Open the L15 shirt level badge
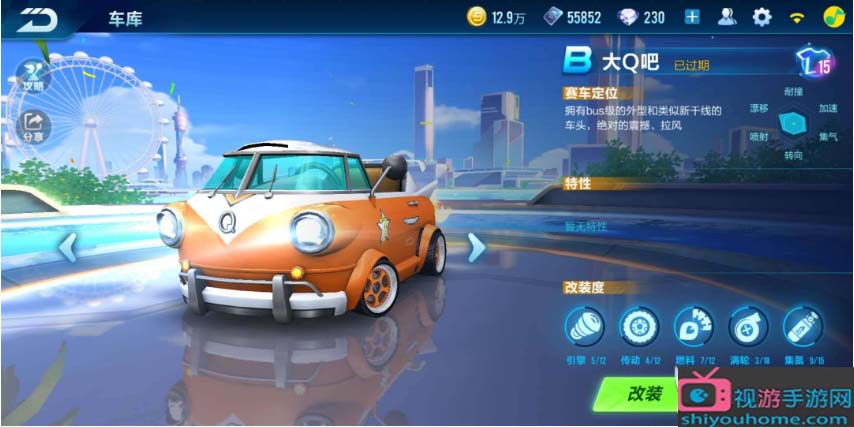The width and height of the screenshot is (854, 427). point(814,65)
